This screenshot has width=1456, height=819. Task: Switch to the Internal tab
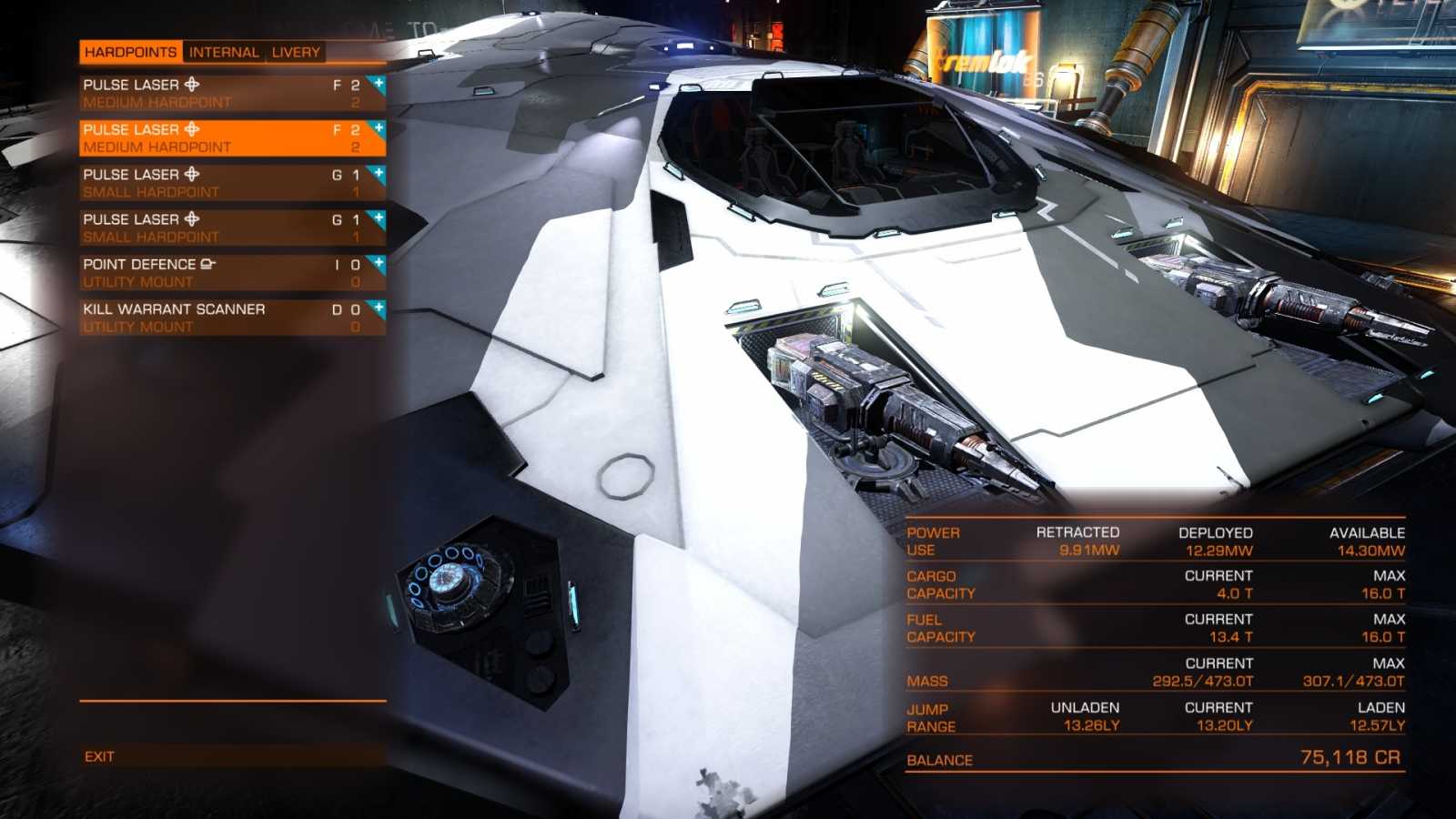tap(224, 52)
